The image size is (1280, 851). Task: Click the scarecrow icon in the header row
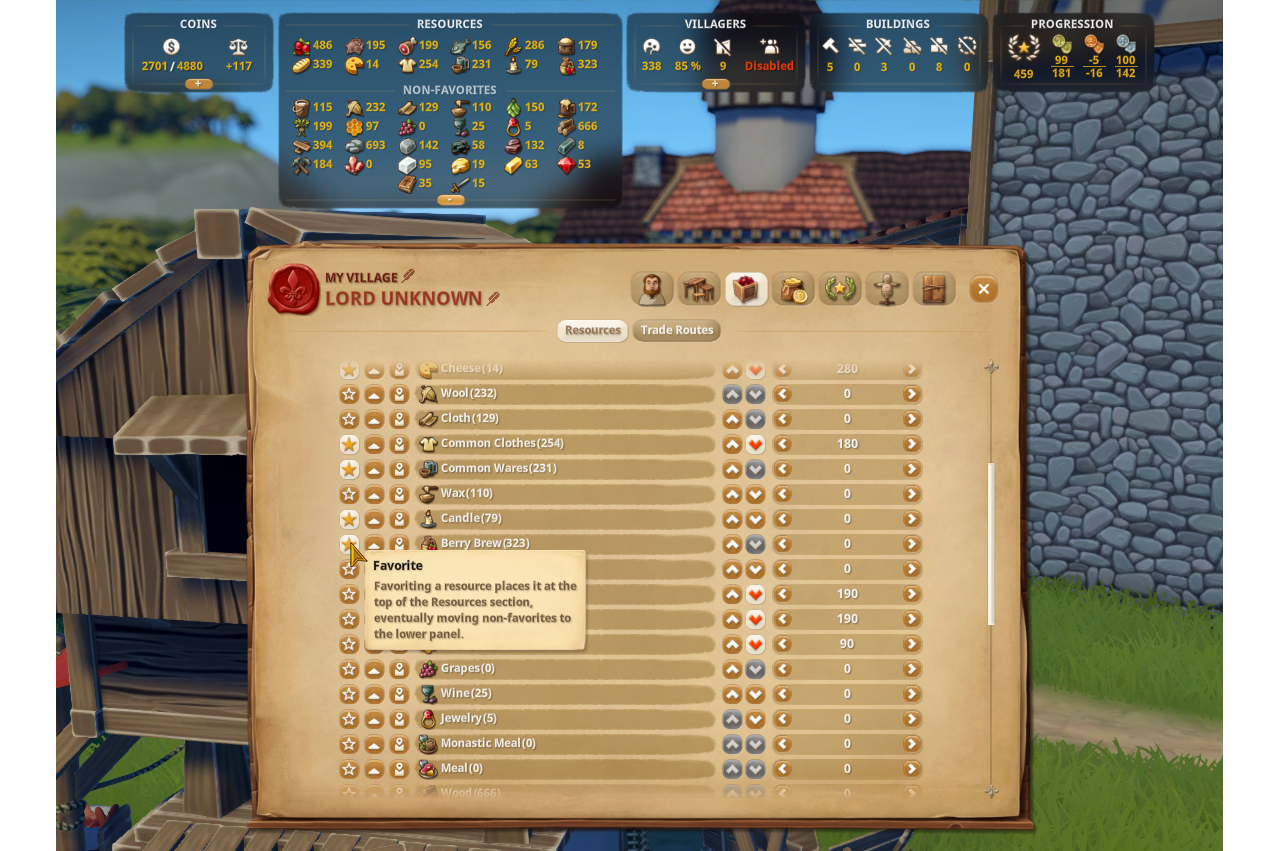887,288
